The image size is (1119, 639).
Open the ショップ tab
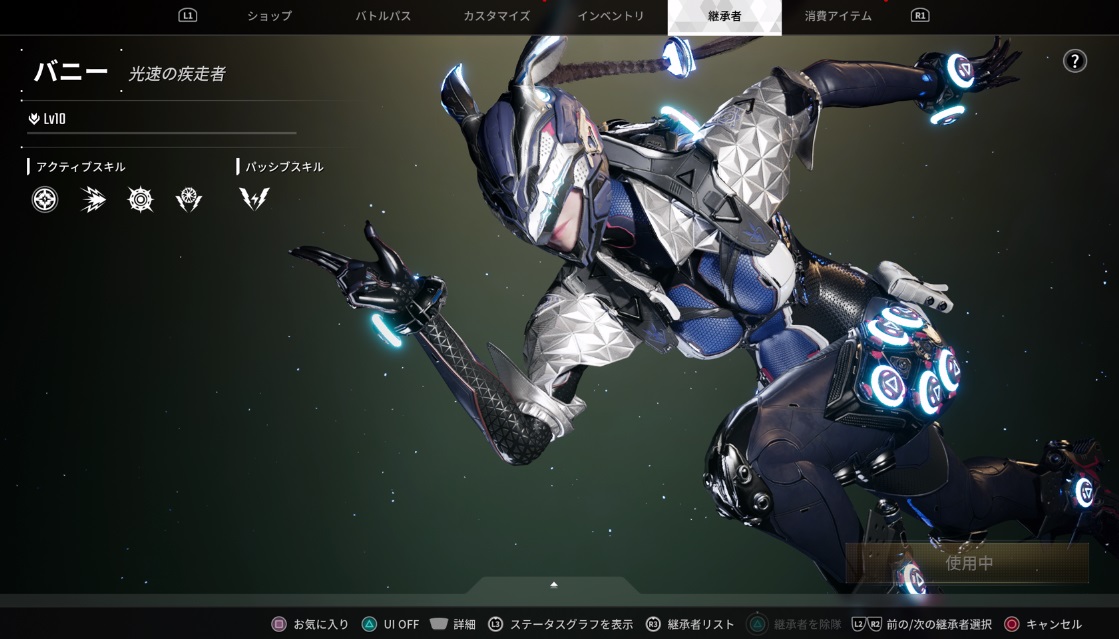click(x=269, y=16)
